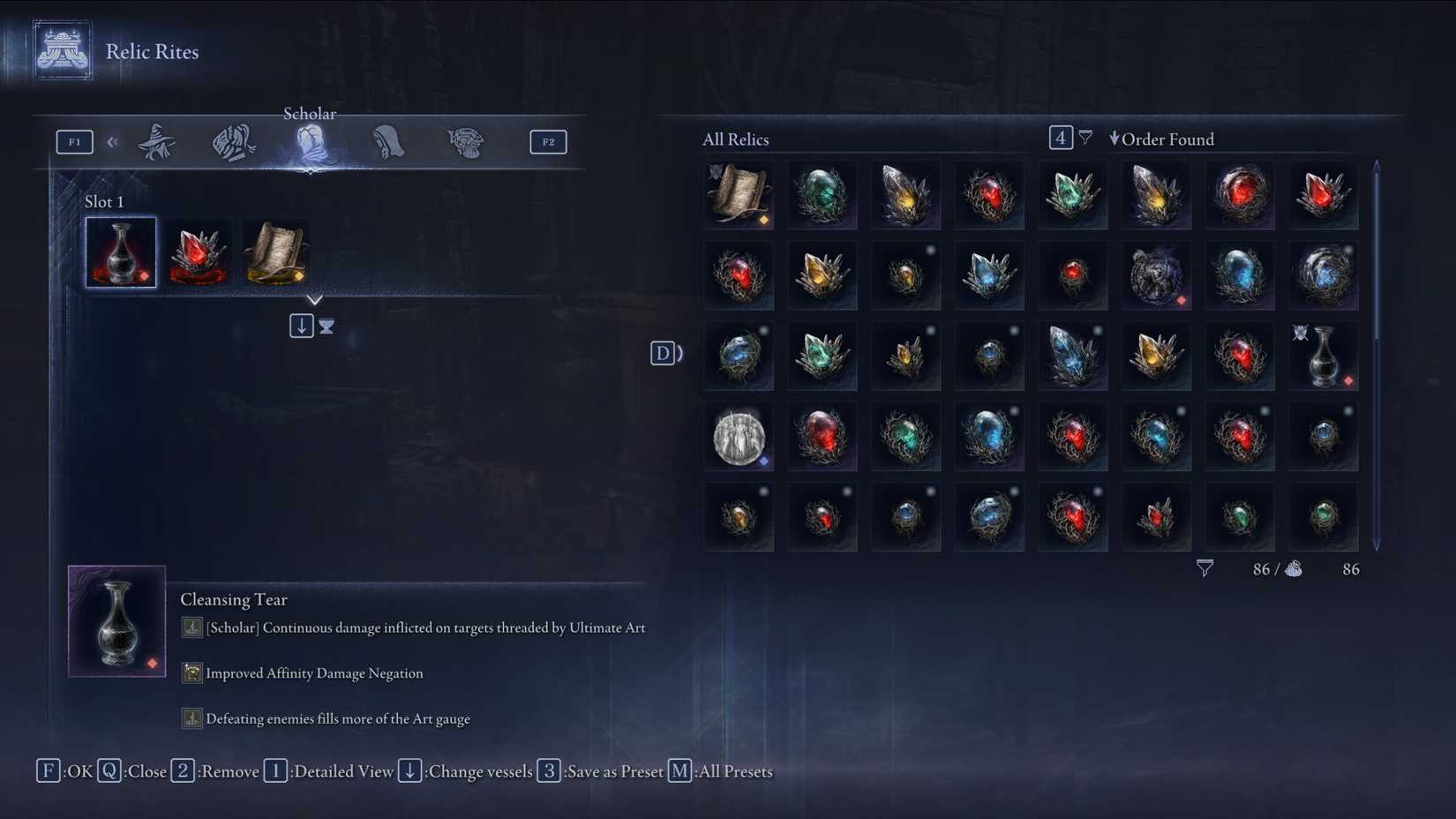Click the funnel icon near the relic count

pos(1204,568)
